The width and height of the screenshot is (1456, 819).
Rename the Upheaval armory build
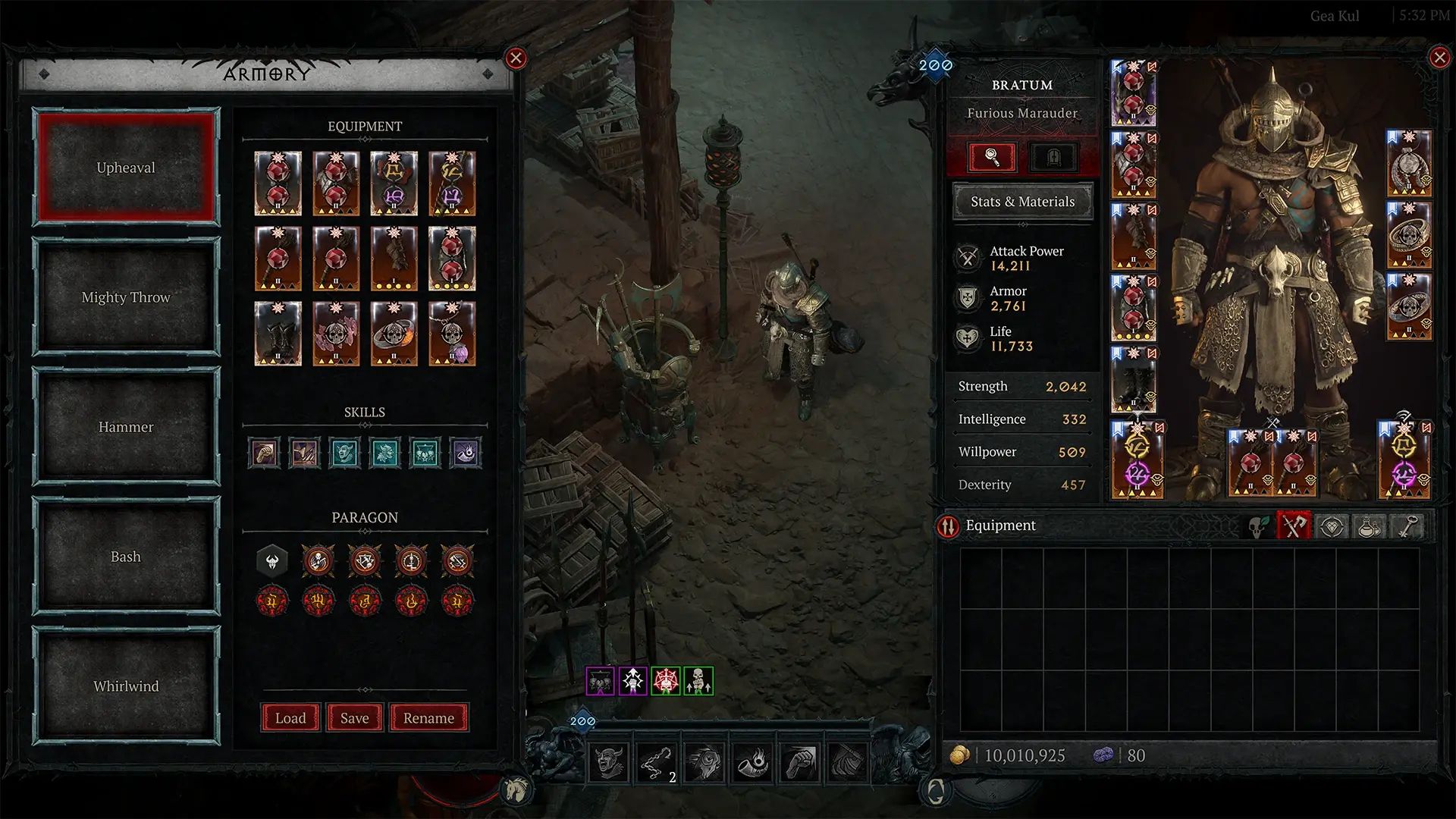(429, 717)
